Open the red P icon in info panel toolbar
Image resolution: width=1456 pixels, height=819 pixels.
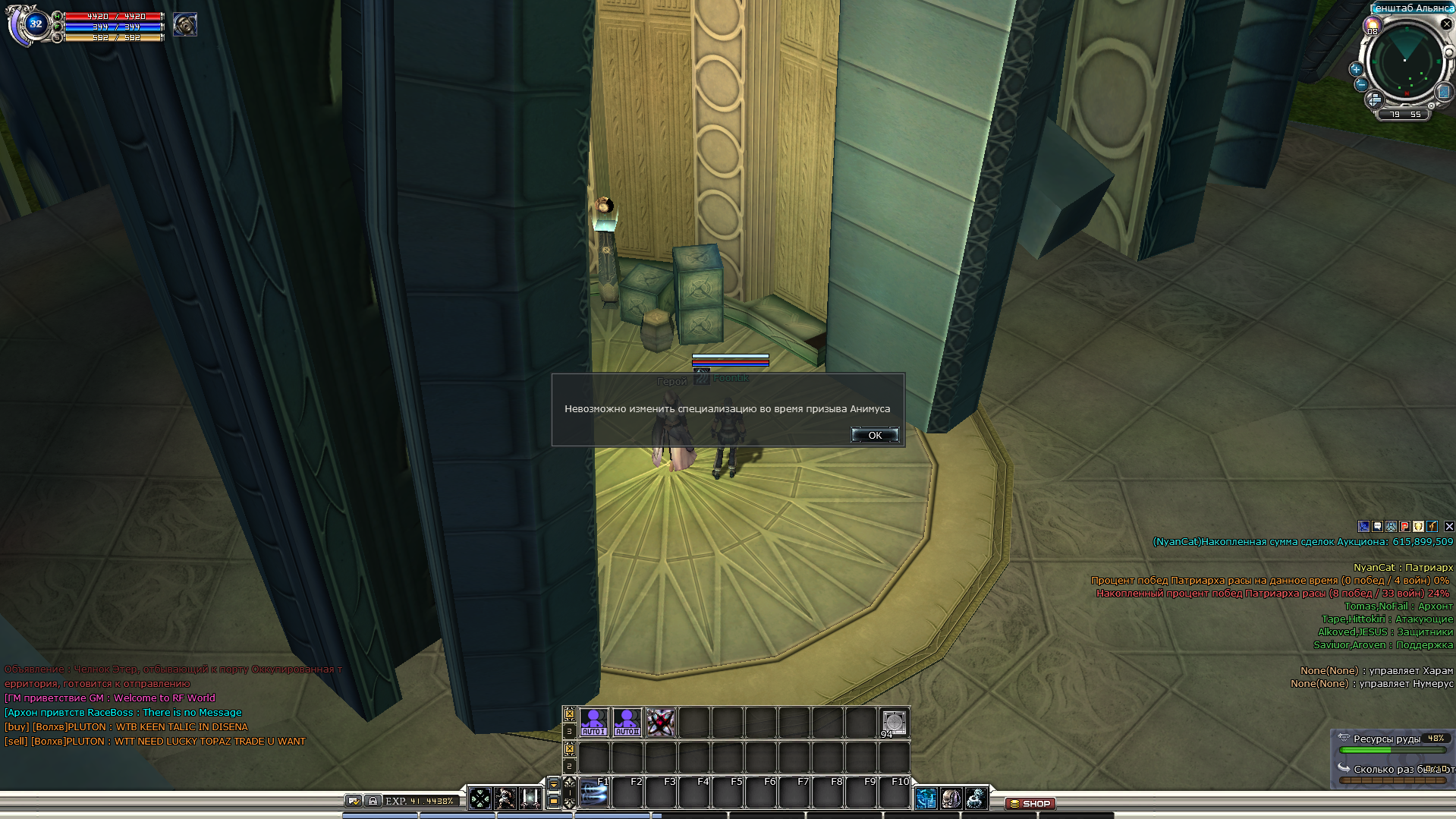pos(1405,526)
